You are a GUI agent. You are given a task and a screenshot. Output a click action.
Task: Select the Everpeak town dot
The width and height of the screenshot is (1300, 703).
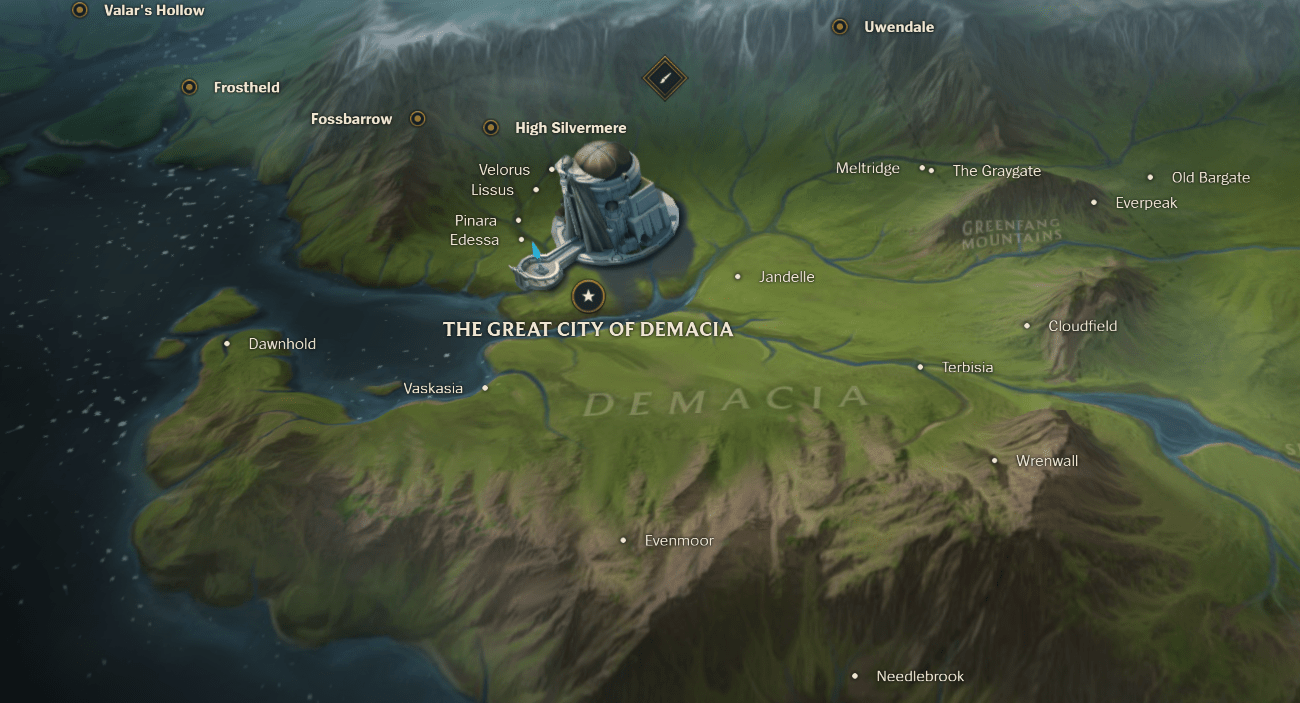point(1094,203)
